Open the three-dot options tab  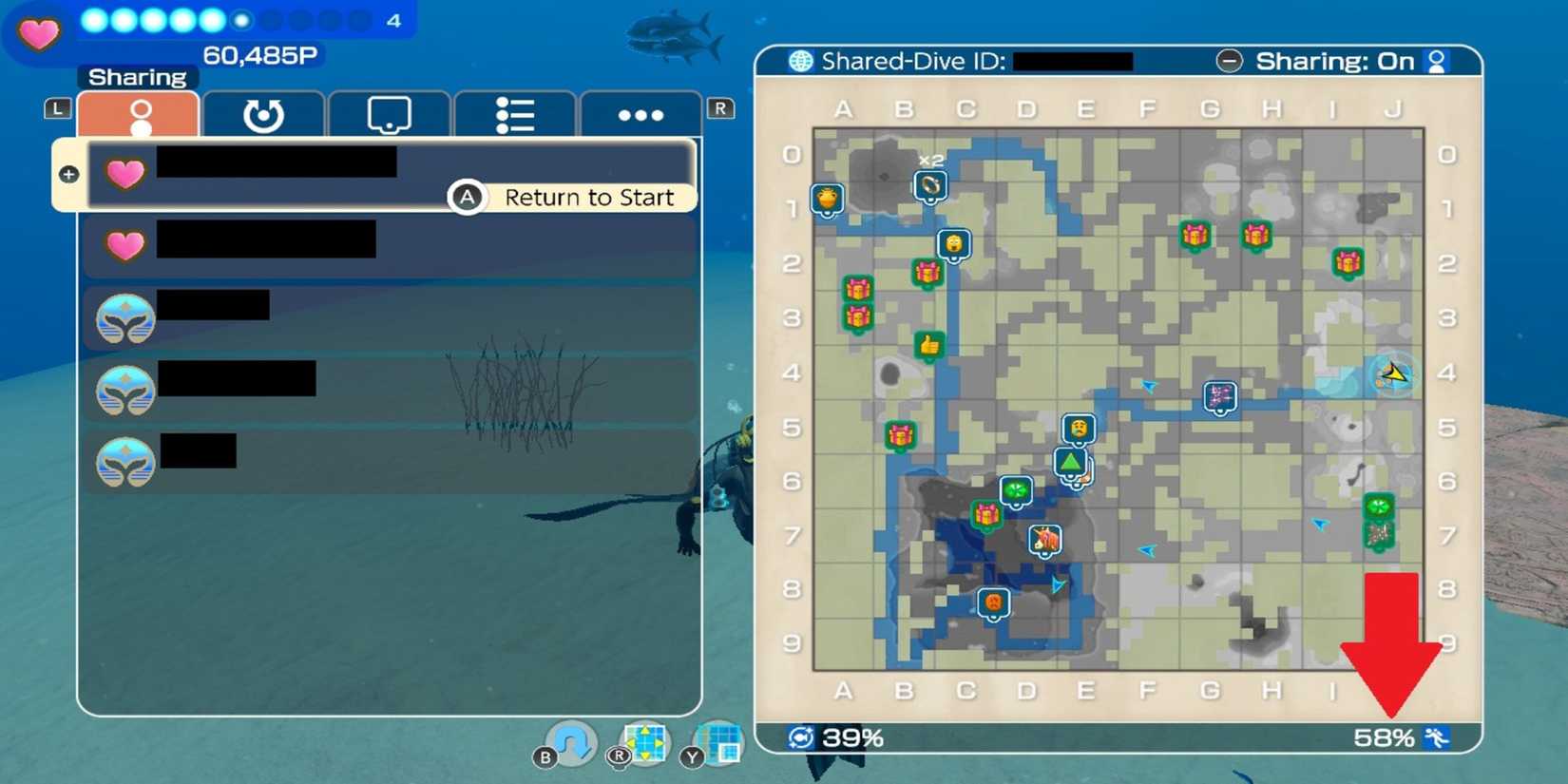tap(640, 114)
